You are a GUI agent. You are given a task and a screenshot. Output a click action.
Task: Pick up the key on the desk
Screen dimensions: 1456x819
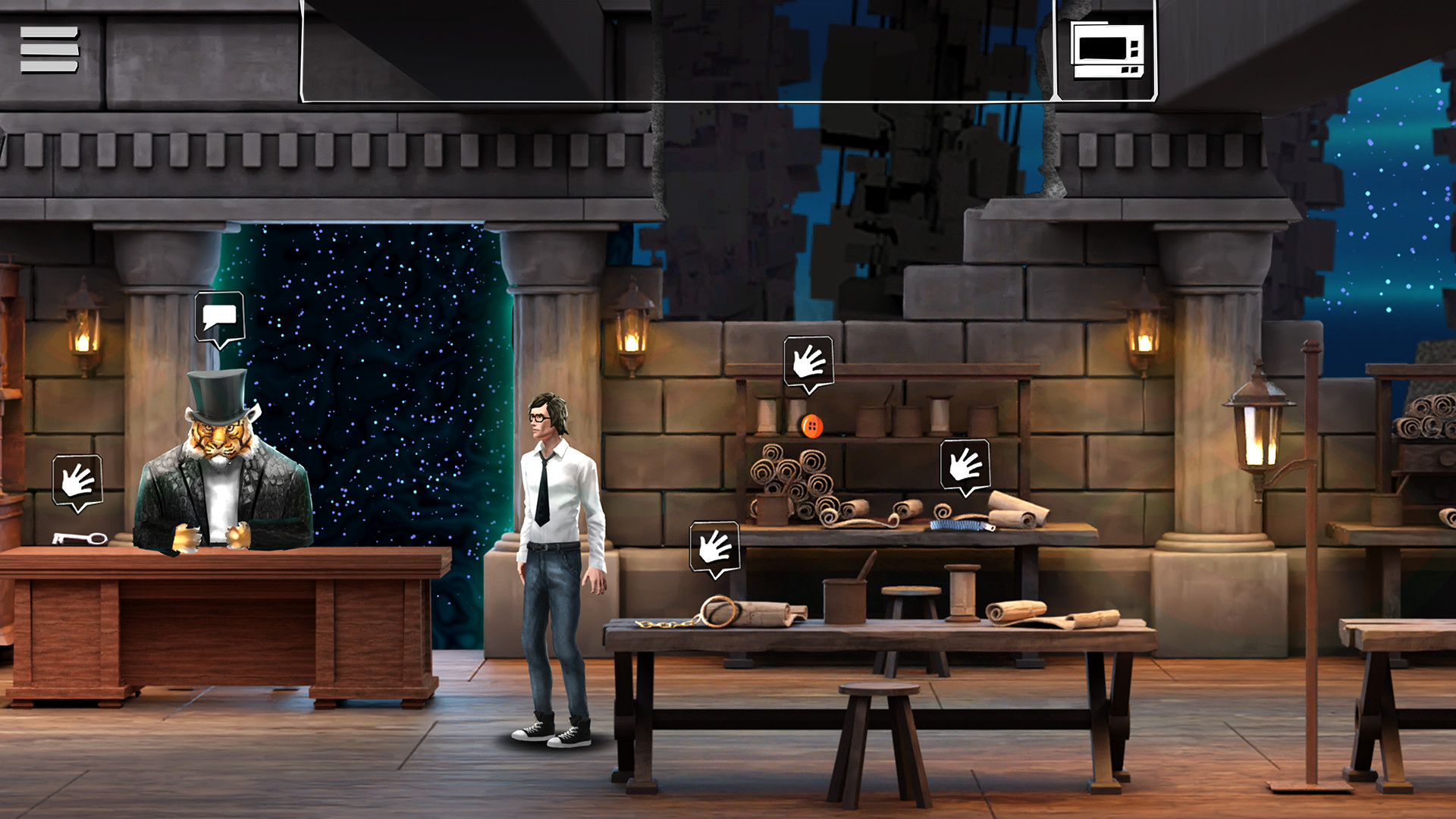coord(78,540)
